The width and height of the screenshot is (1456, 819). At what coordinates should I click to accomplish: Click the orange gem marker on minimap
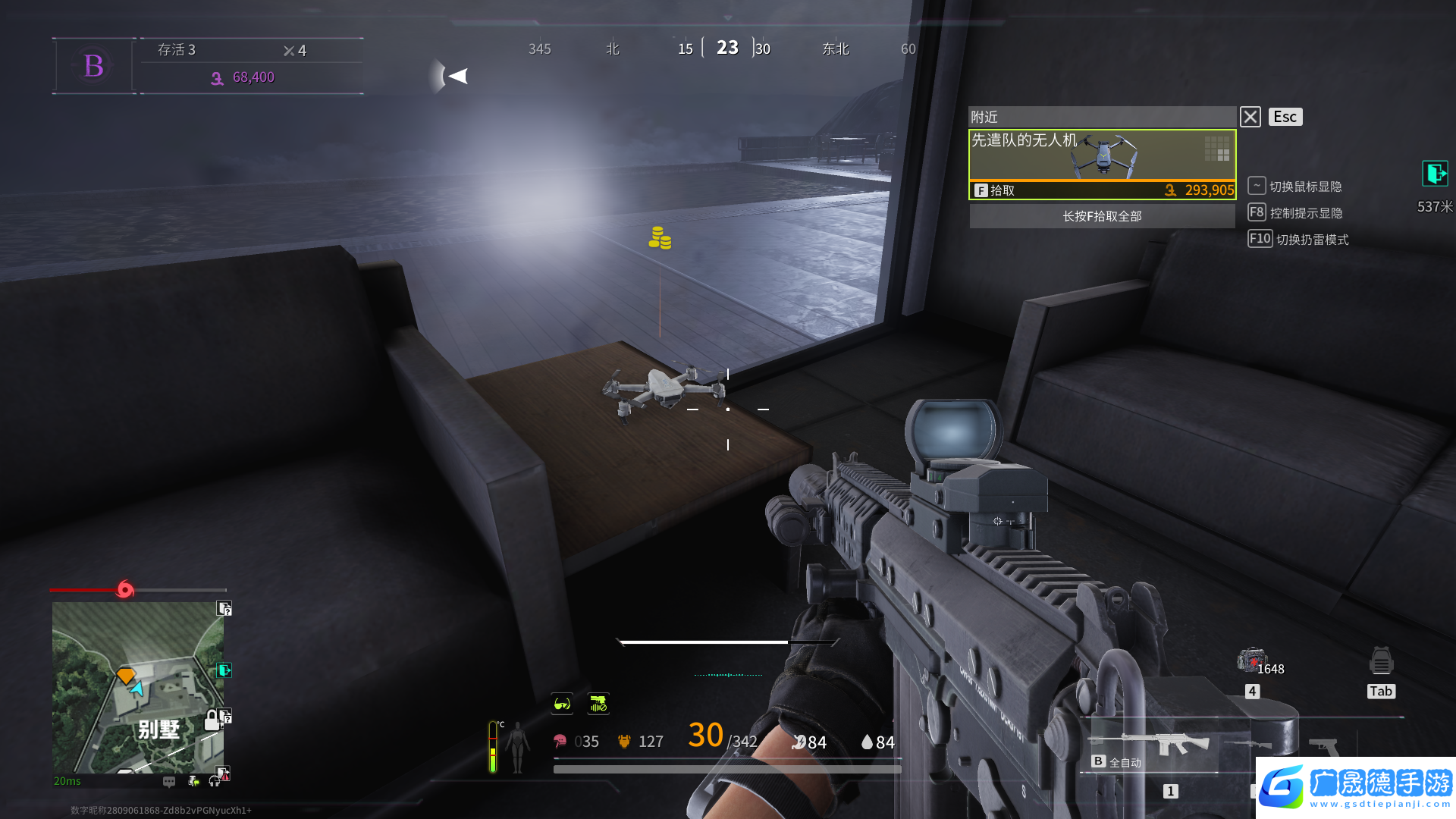pyautogui.click(x=125, y=675)
